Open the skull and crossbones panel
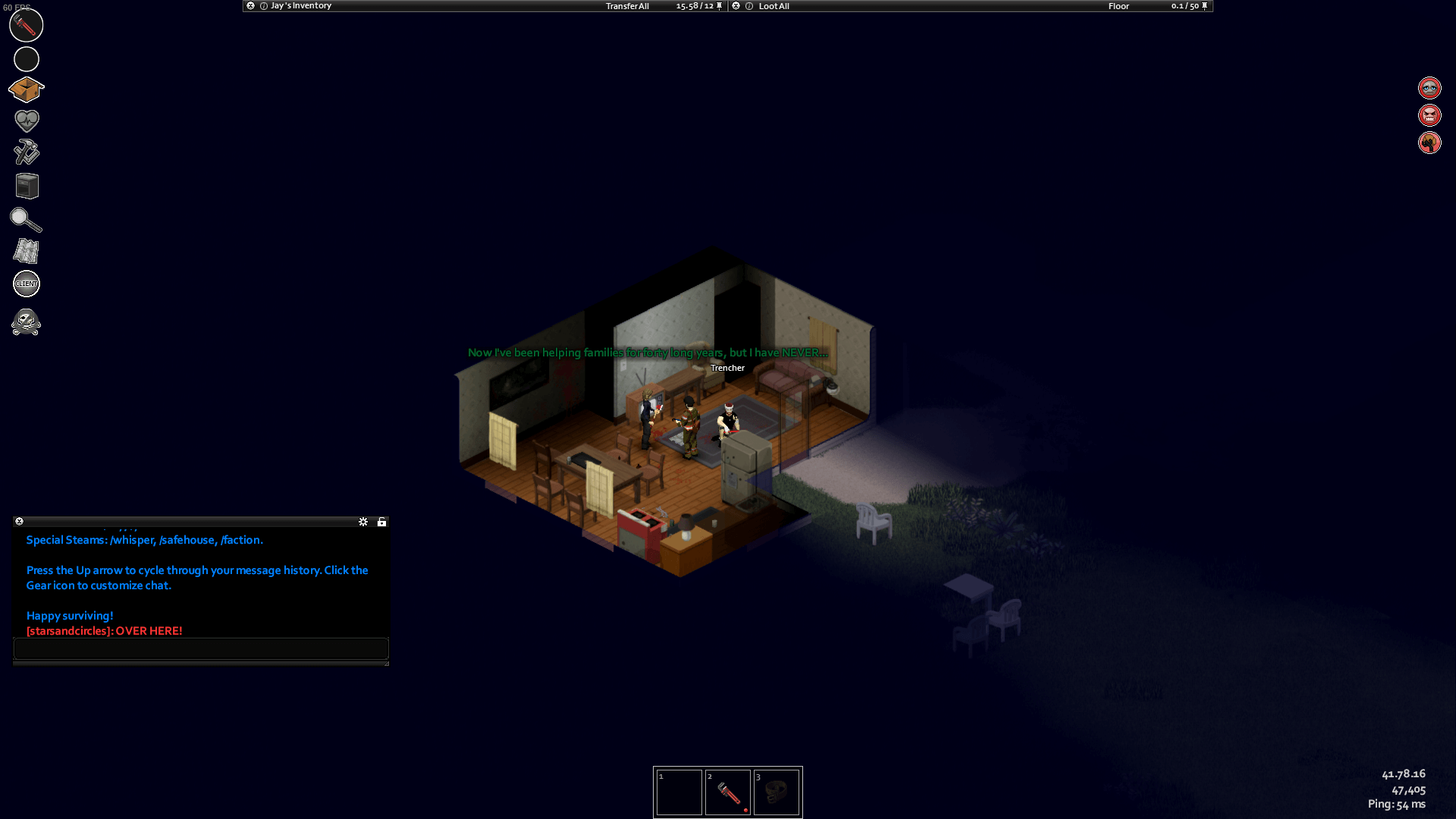1456x819 pixels. click(26, 322)
